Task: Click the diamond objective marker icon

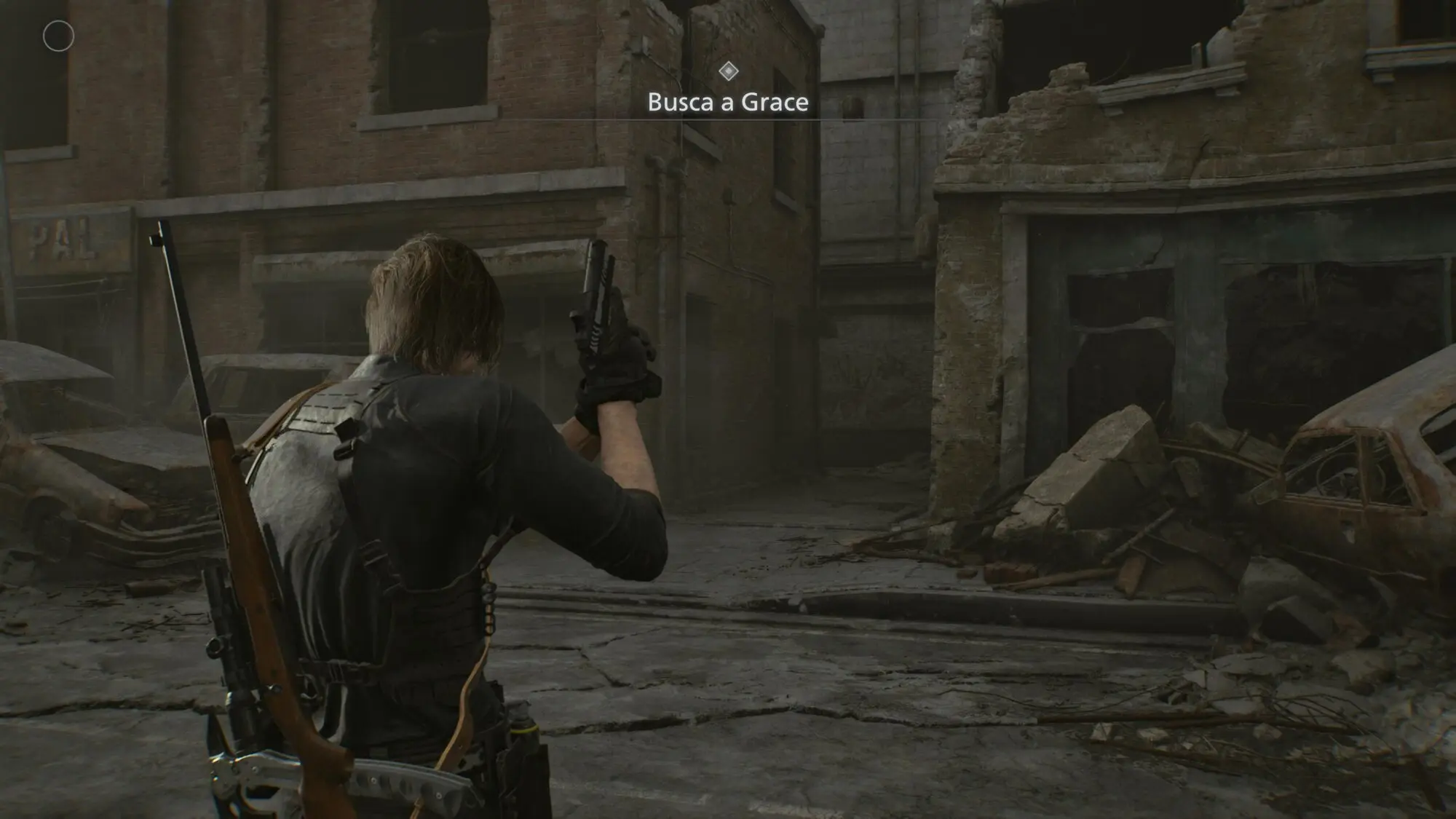Action: coord(729,71)
